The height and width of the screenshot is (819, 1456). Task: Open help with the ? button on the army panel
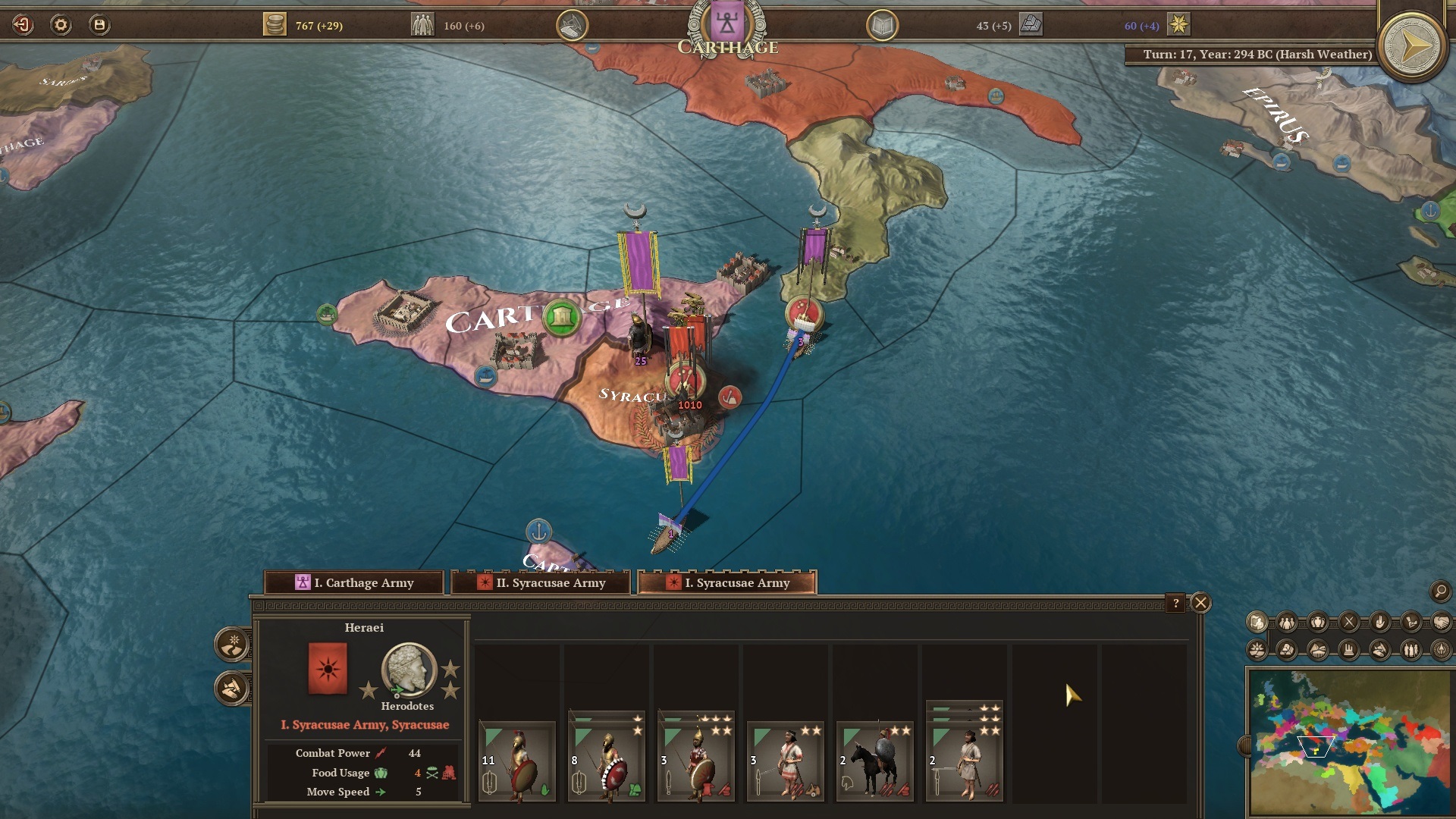(1175, 603)
